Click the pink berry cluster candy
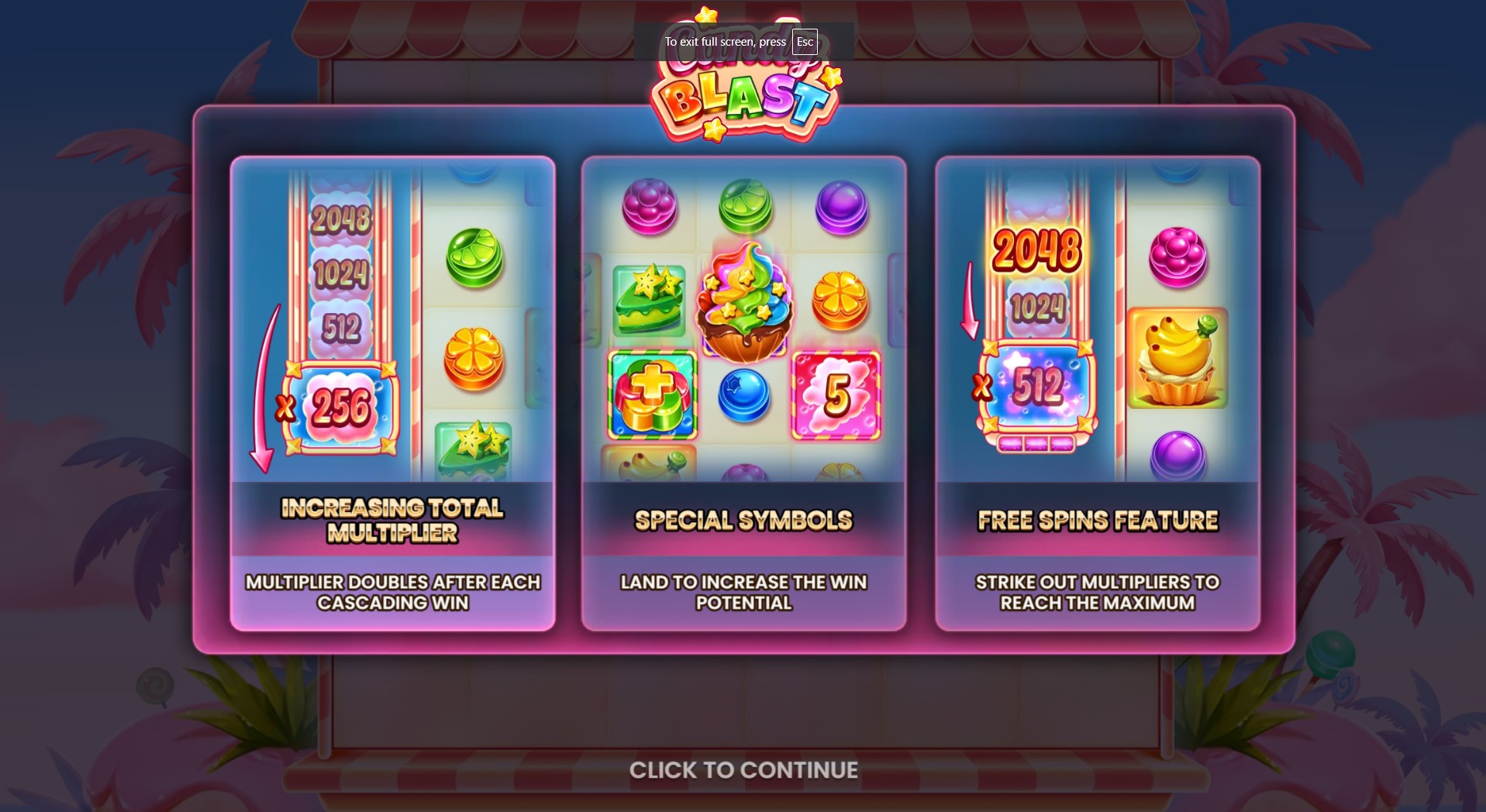 pos(1178,258)
